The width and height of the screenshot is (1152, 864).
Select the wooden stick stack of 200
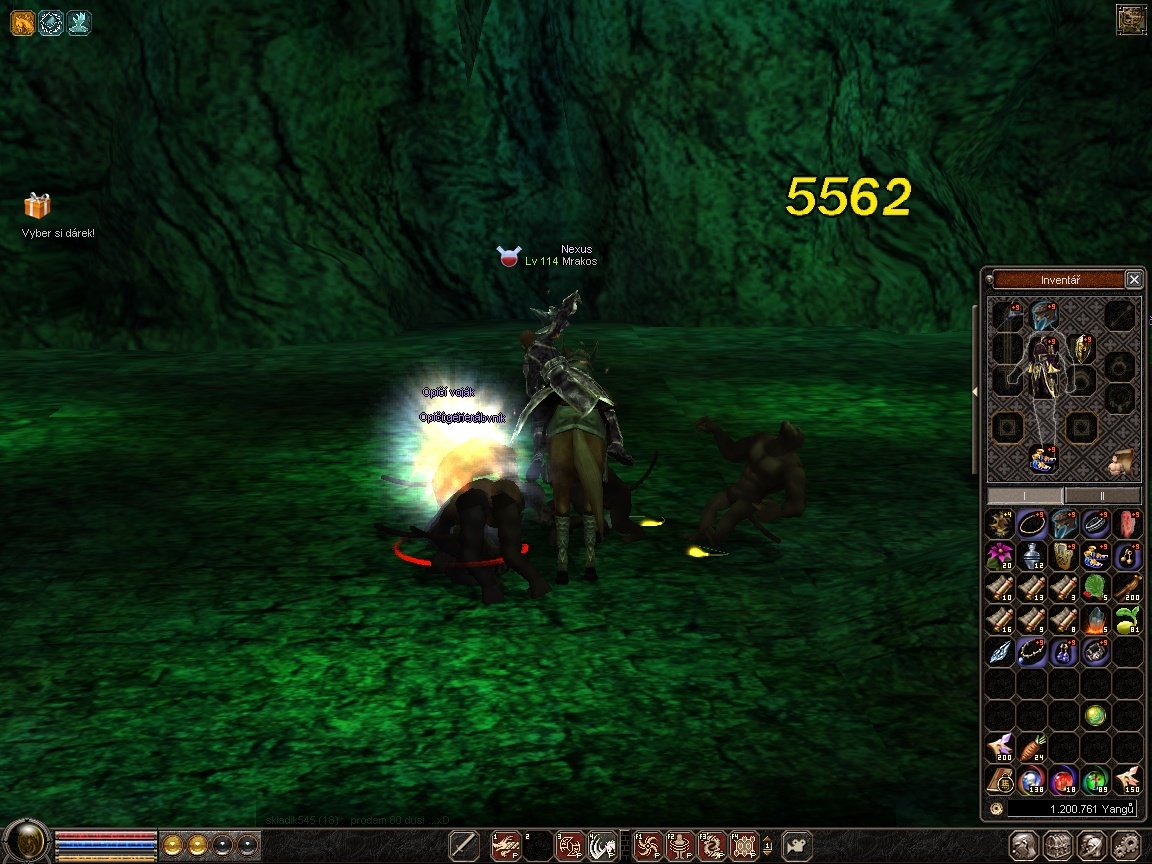[x=1128, y=587]
